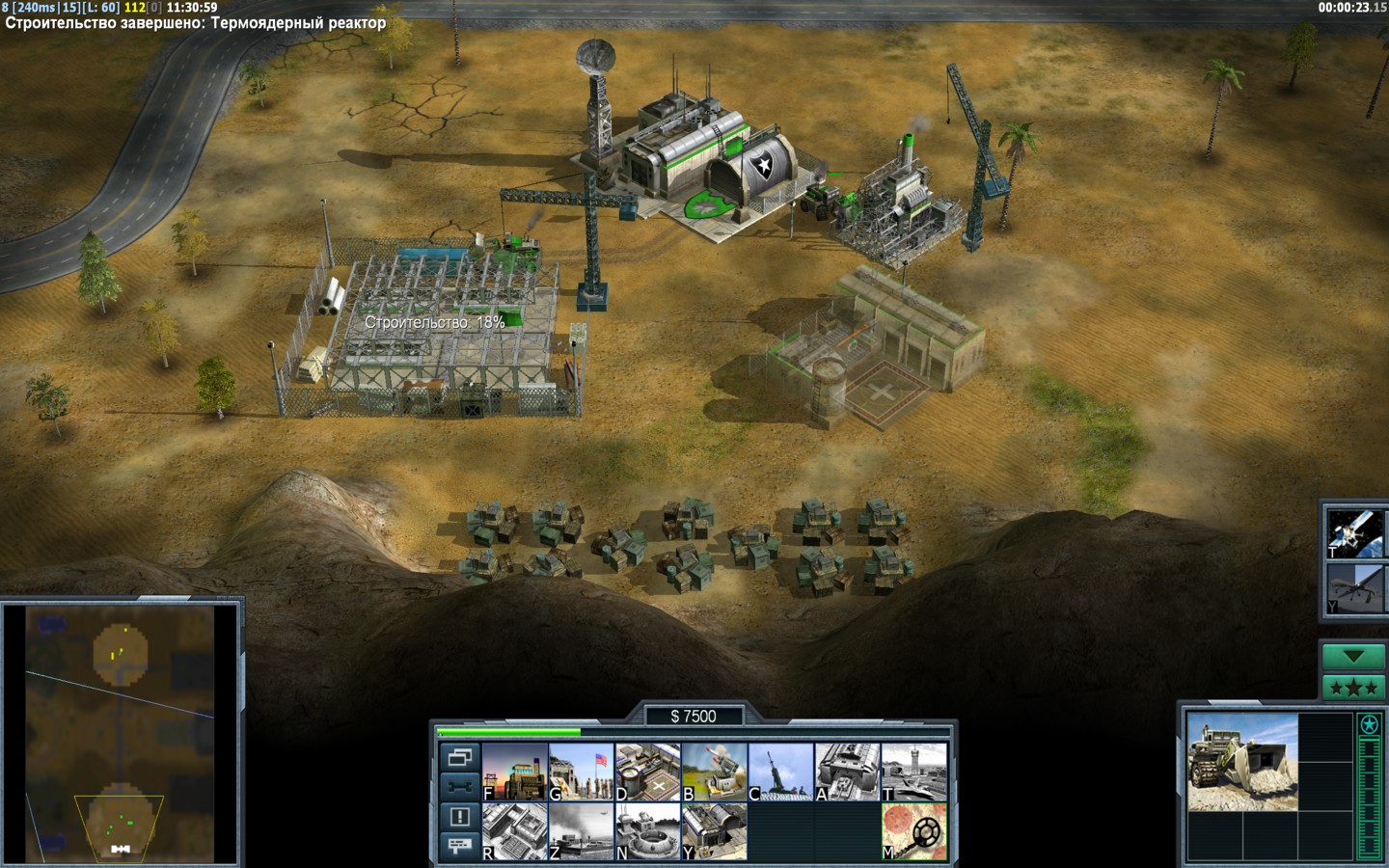1389x868 pixels.
Task: Select the barracks with American flag
Action: pos(582,772)
